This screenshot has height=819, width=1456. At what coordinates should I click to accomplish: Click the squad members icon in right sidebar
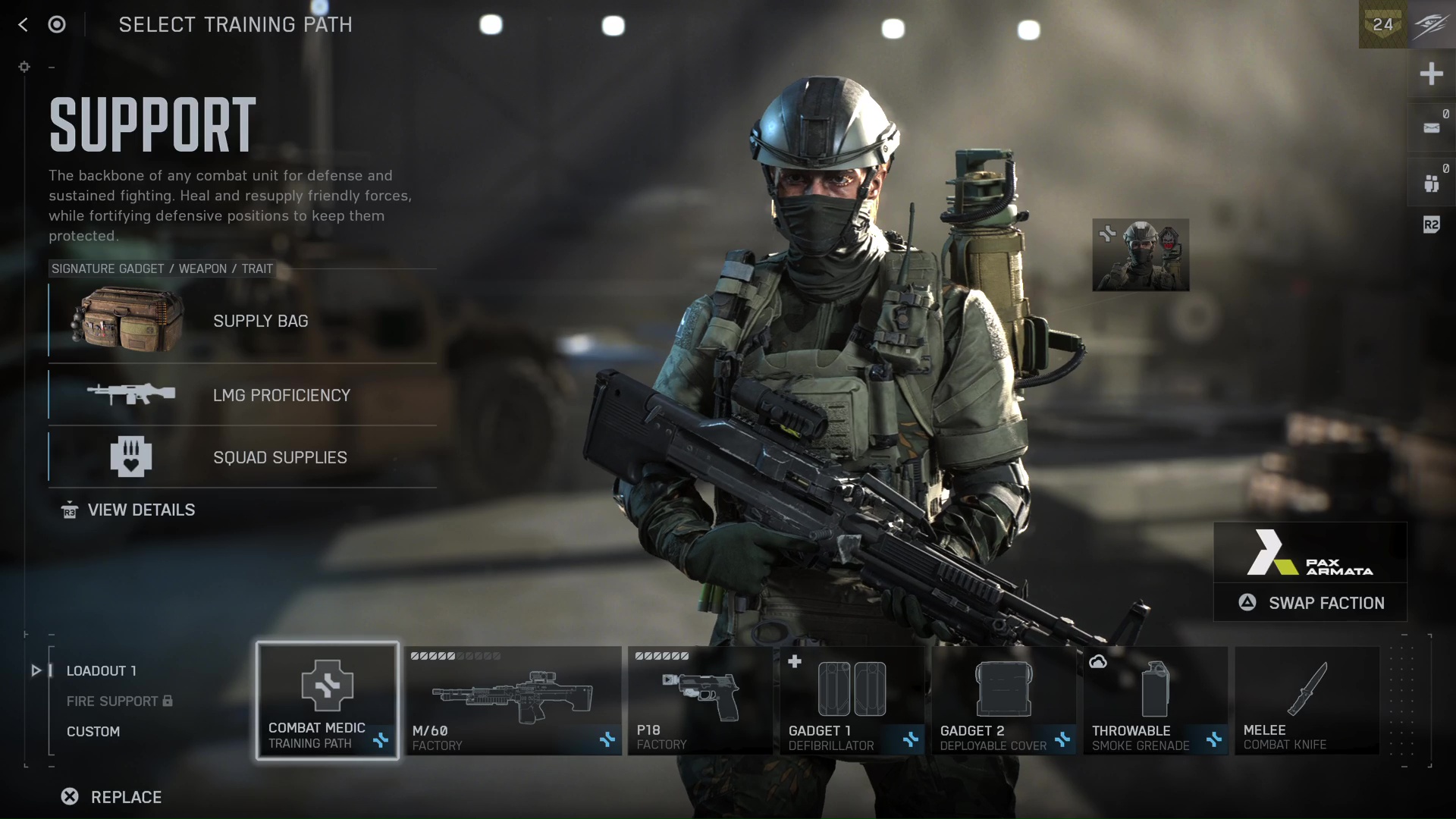pyautogui.click(x=1432, y=182)
